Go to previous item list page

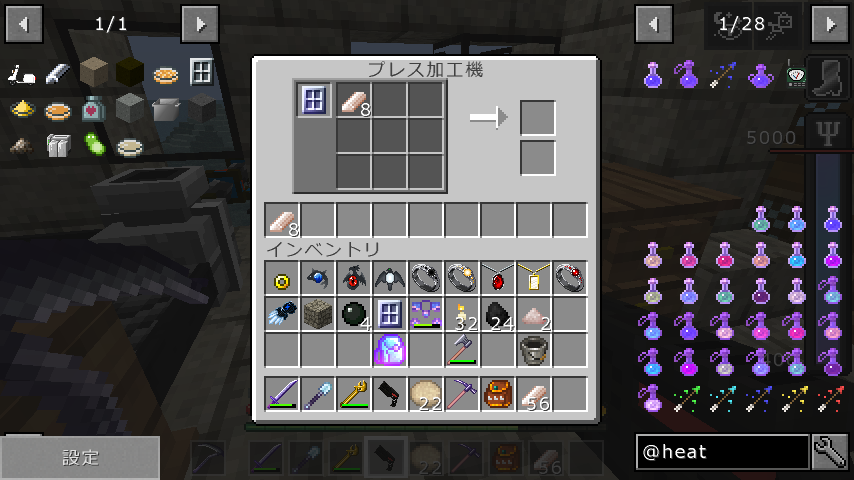pos(654,22)
